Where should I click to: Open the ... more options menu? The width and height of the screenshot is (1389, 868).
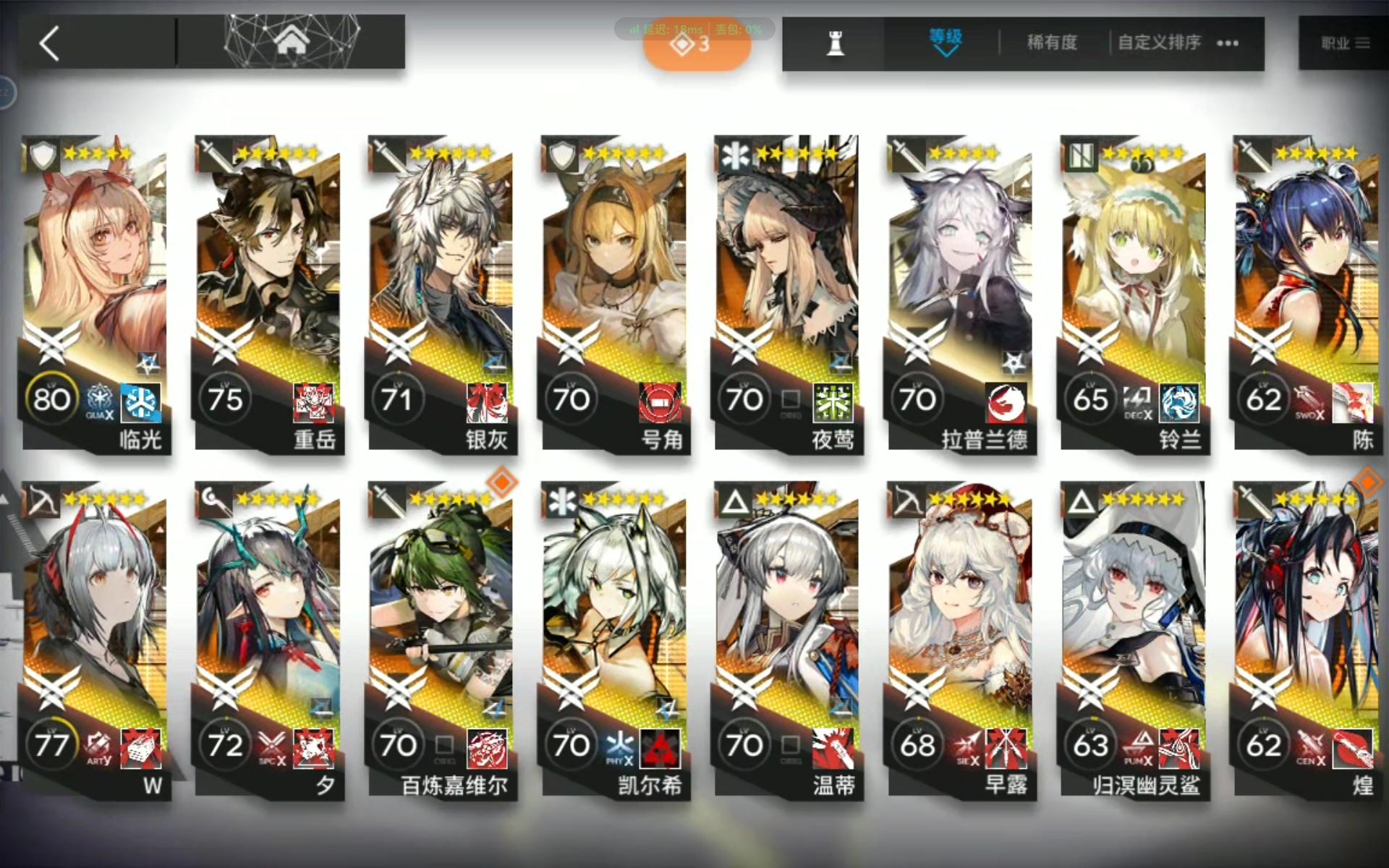coord(1227,43)
